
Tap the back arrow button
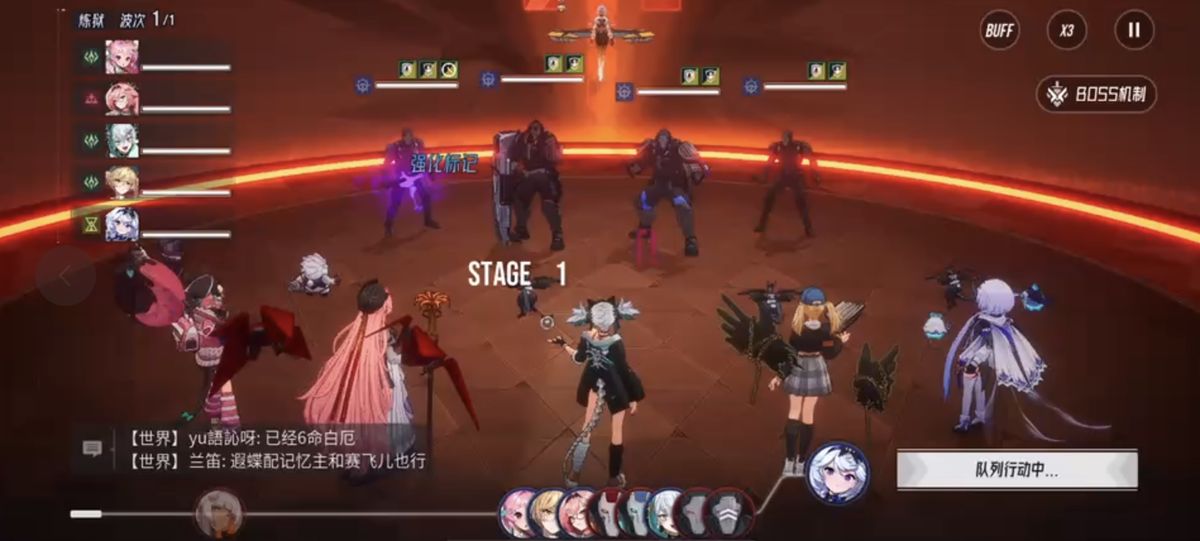pyautogui.click(x=65, y=276)
